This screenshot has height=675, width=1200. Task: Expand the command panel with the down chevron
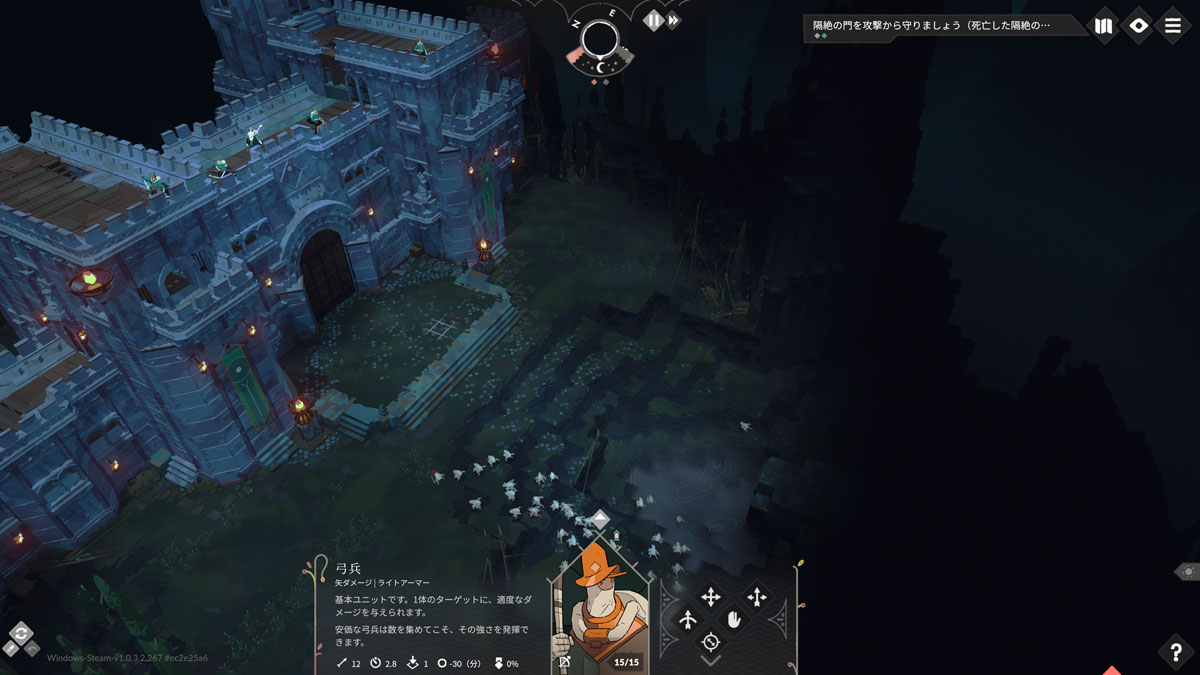(711, 661)
